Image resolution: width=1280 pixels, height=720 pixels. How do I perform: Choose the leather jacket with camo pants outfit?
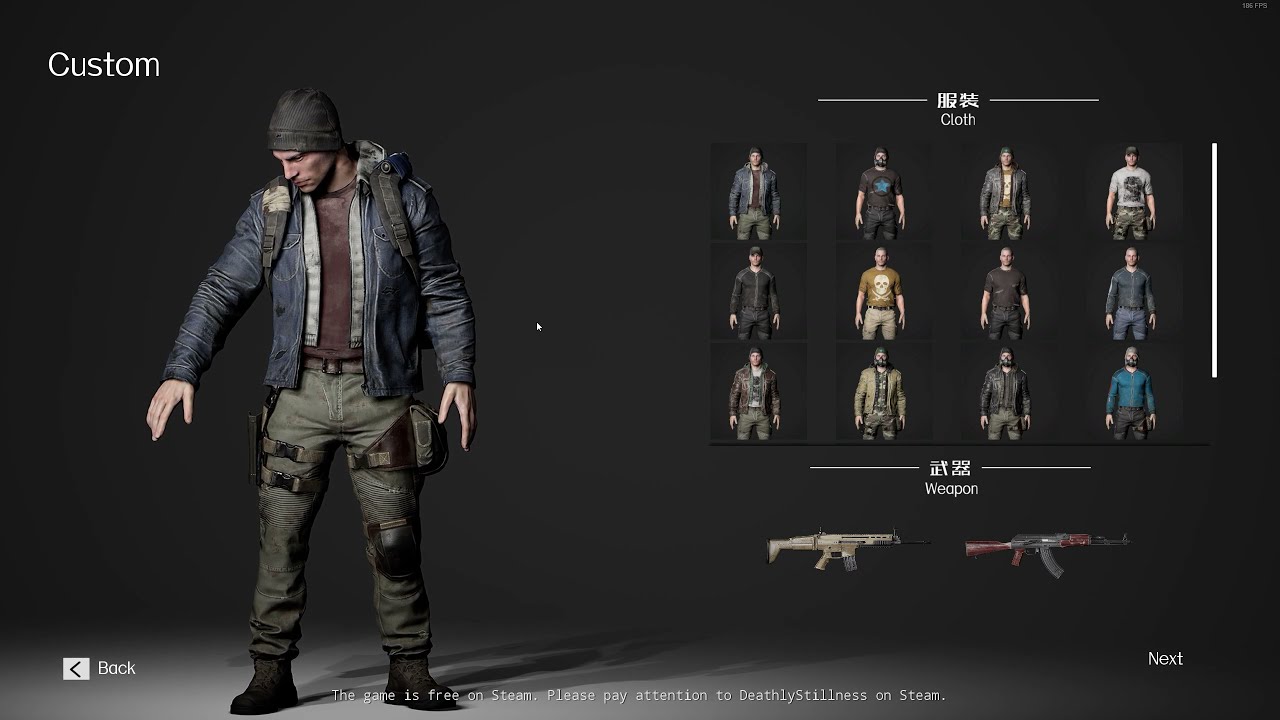click(x=1008, y=190)
